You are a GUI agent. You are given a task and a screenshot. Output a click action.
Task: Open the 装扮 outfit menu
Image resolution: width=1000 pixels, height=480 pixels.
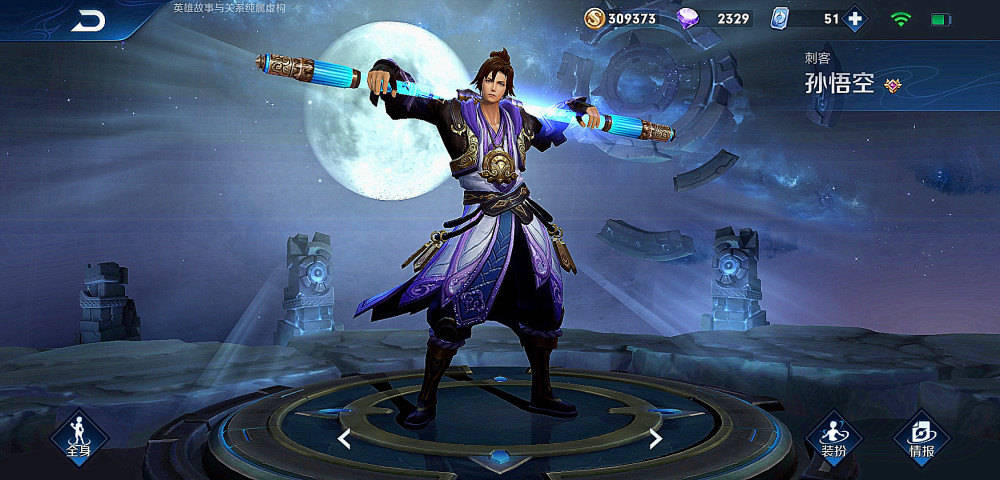click(833, 434)
